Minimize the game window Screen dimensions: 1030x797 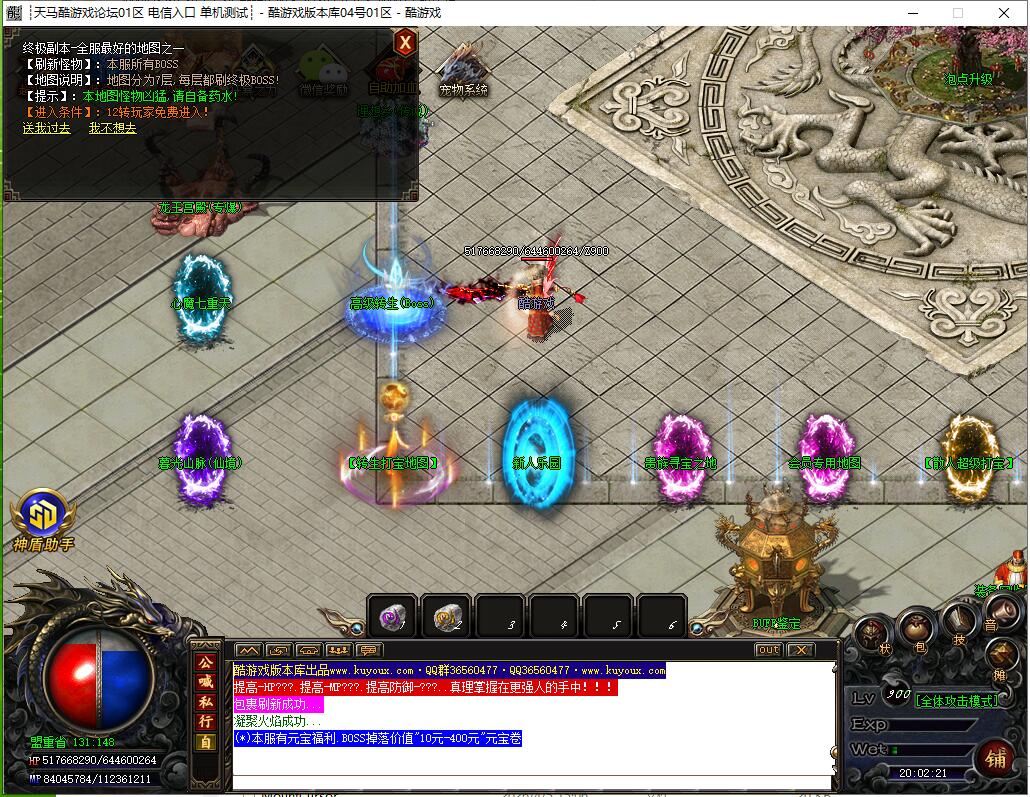pos(911,13)
